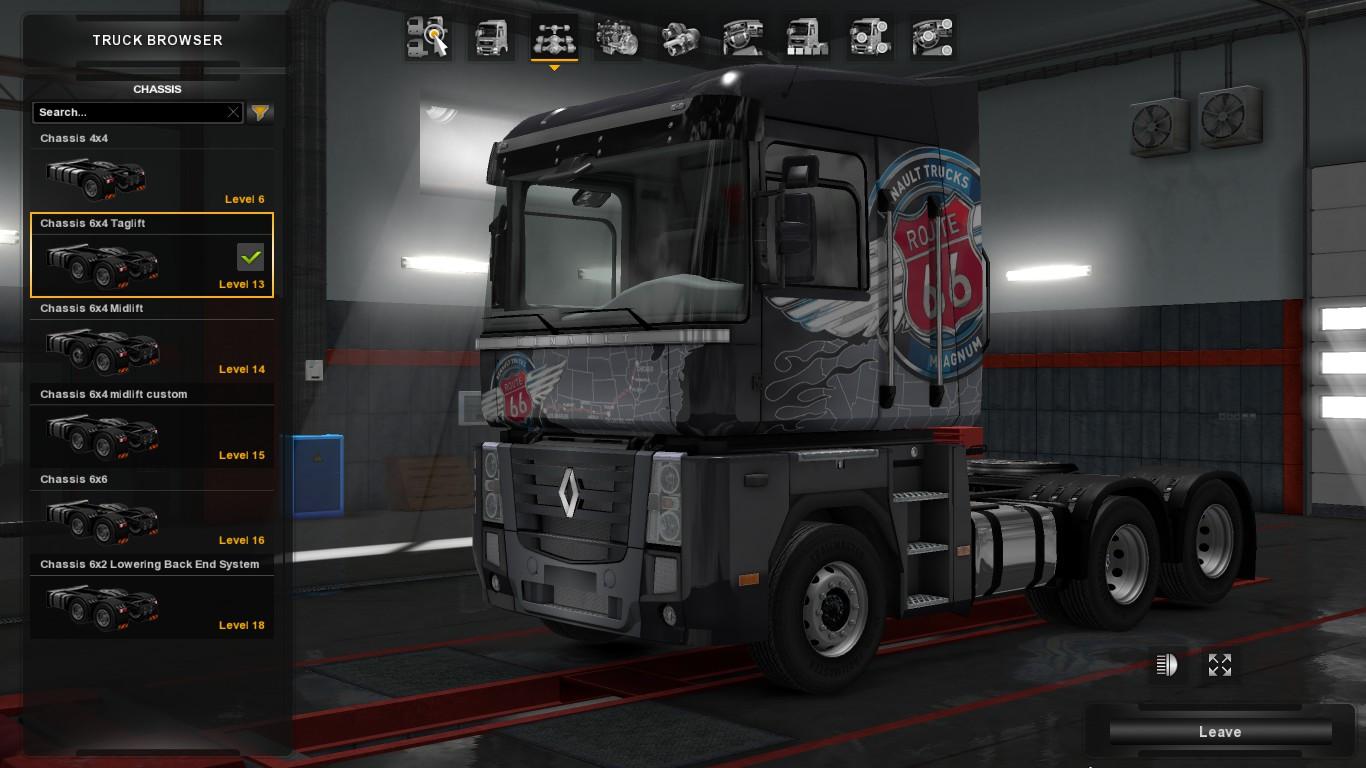The width and height of the screenshot is (1366, 768).
Task: Choose the Chassis 6x6 option
Action: click(x=151, y=511)
